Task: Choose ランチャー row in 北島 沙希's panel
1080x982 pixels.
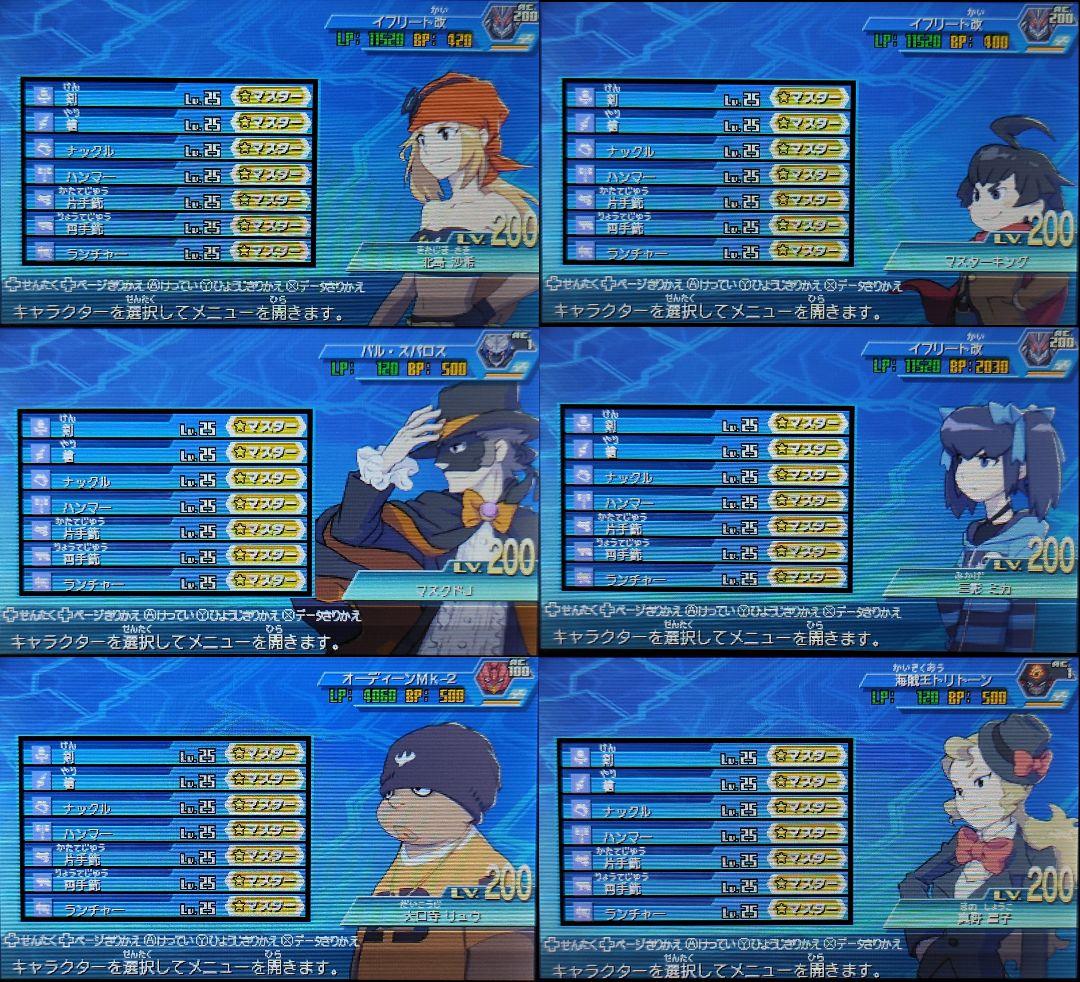Action: [x=168, y=253]
